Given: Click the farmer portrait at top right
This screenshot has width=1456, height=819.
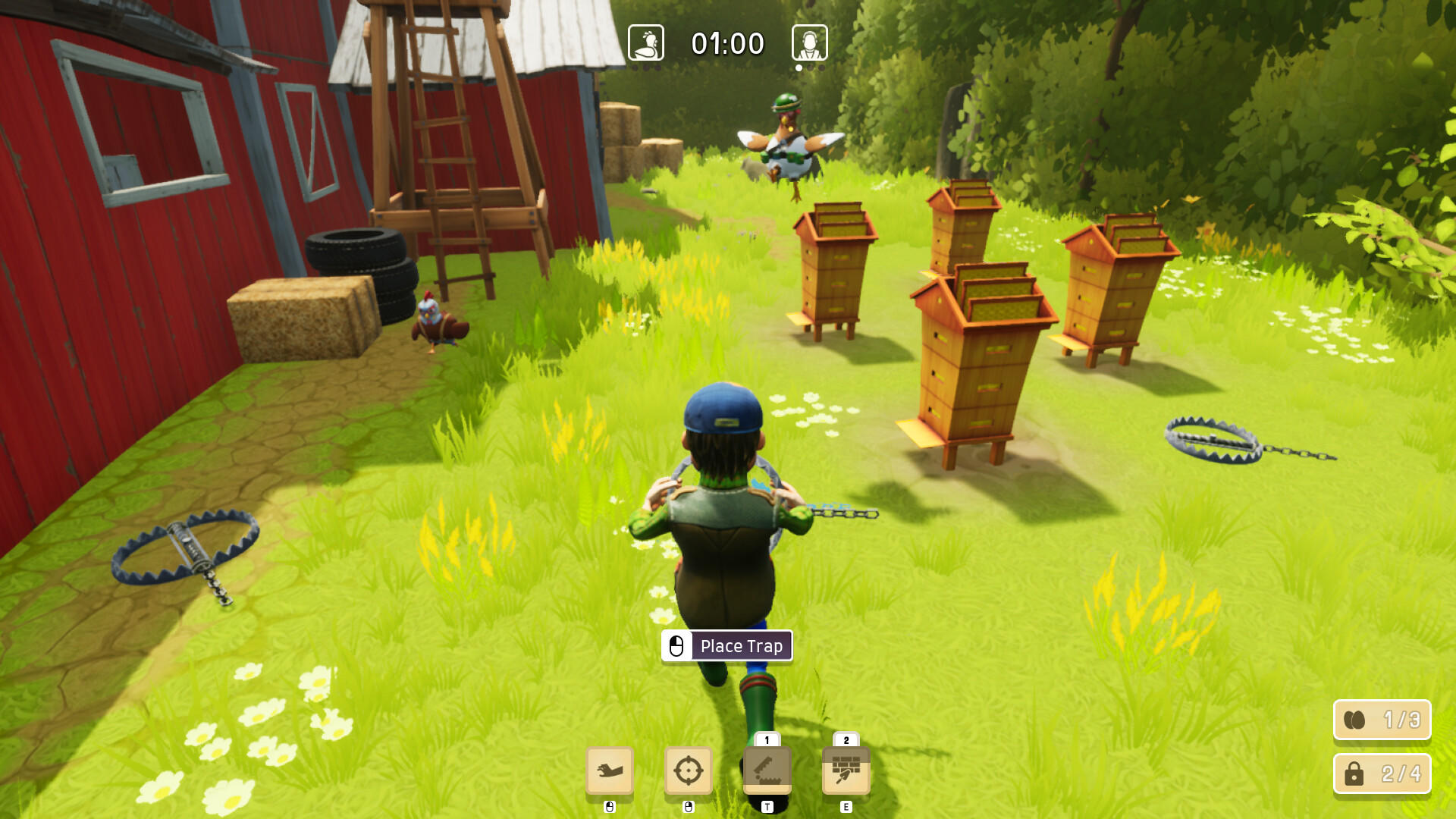Looking at the screenshot, I should pos(808,42).
